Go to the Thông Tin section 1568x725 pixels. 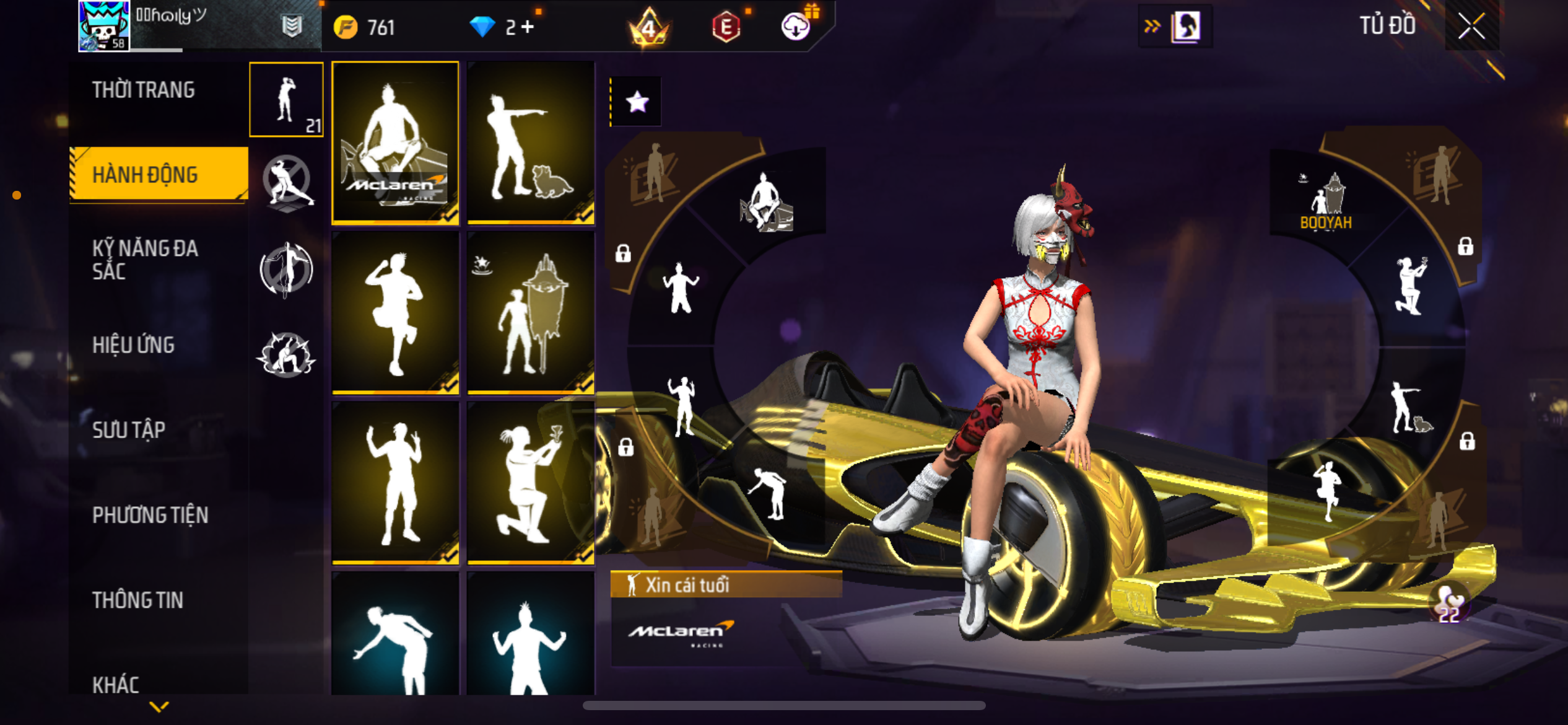click(x=137, y=600)
